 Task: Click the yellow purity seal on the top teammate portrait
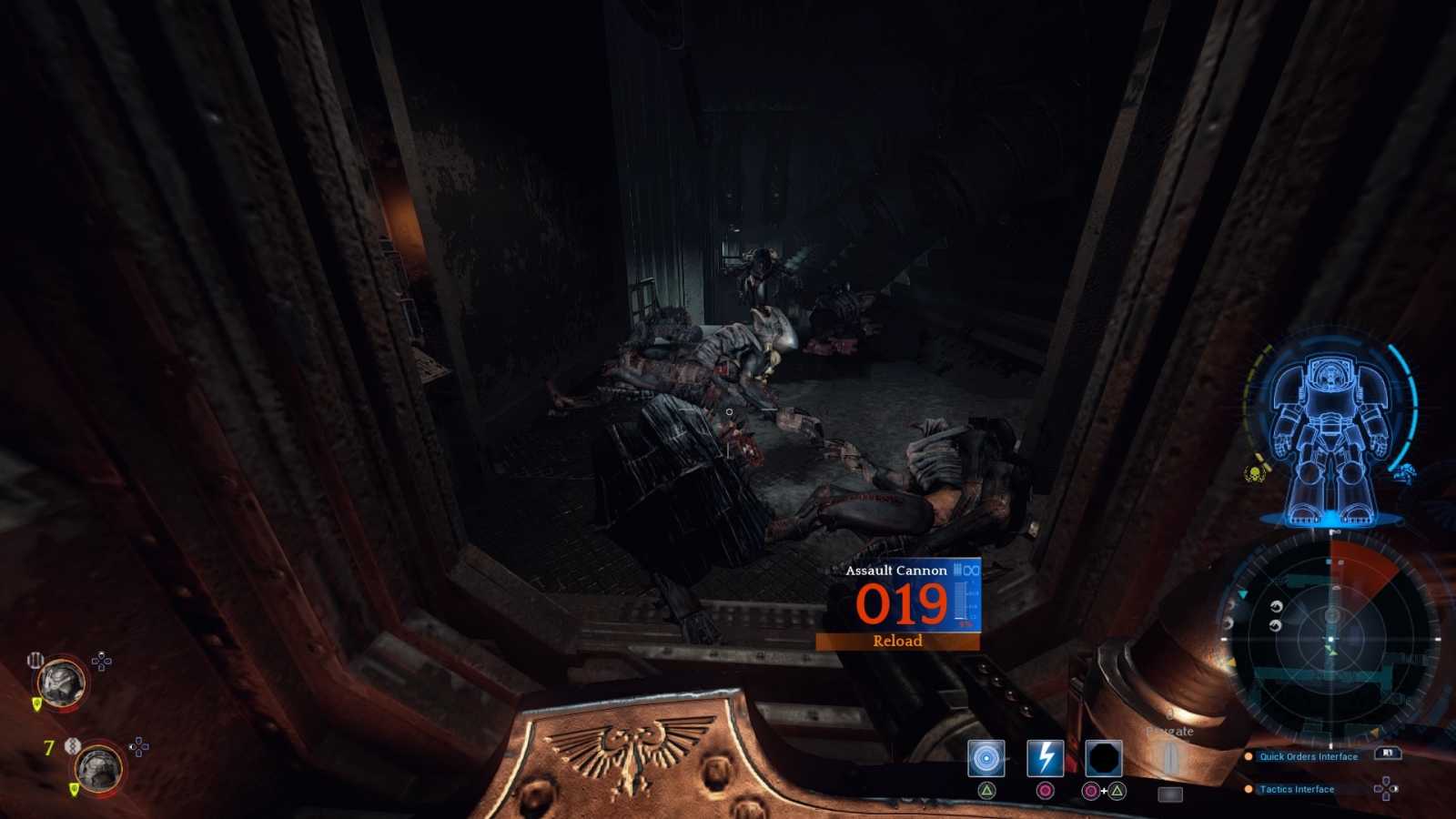[x=36, y=703]
